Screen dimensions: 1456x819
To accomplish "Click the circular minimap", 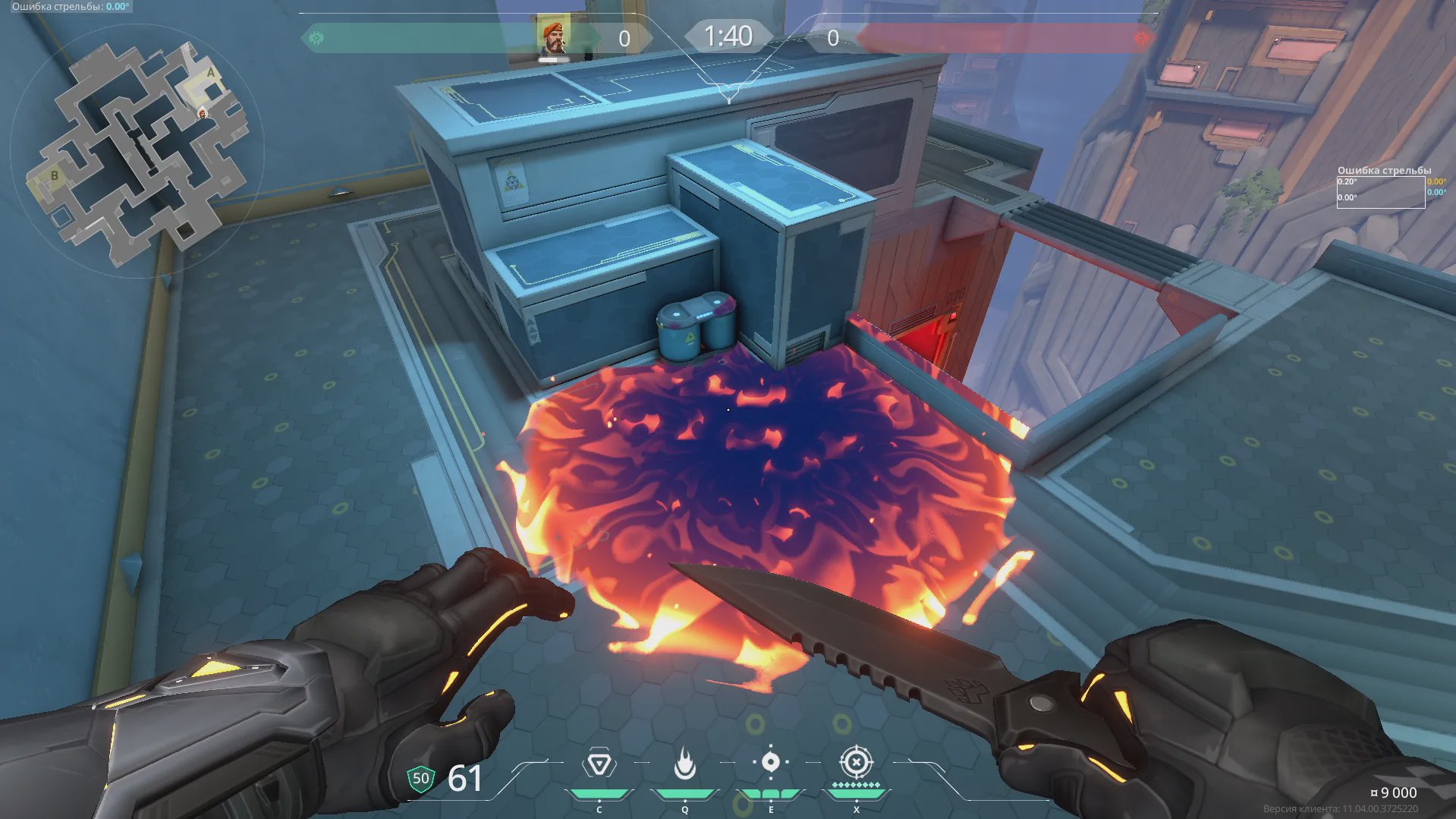I will click(137, 151).
